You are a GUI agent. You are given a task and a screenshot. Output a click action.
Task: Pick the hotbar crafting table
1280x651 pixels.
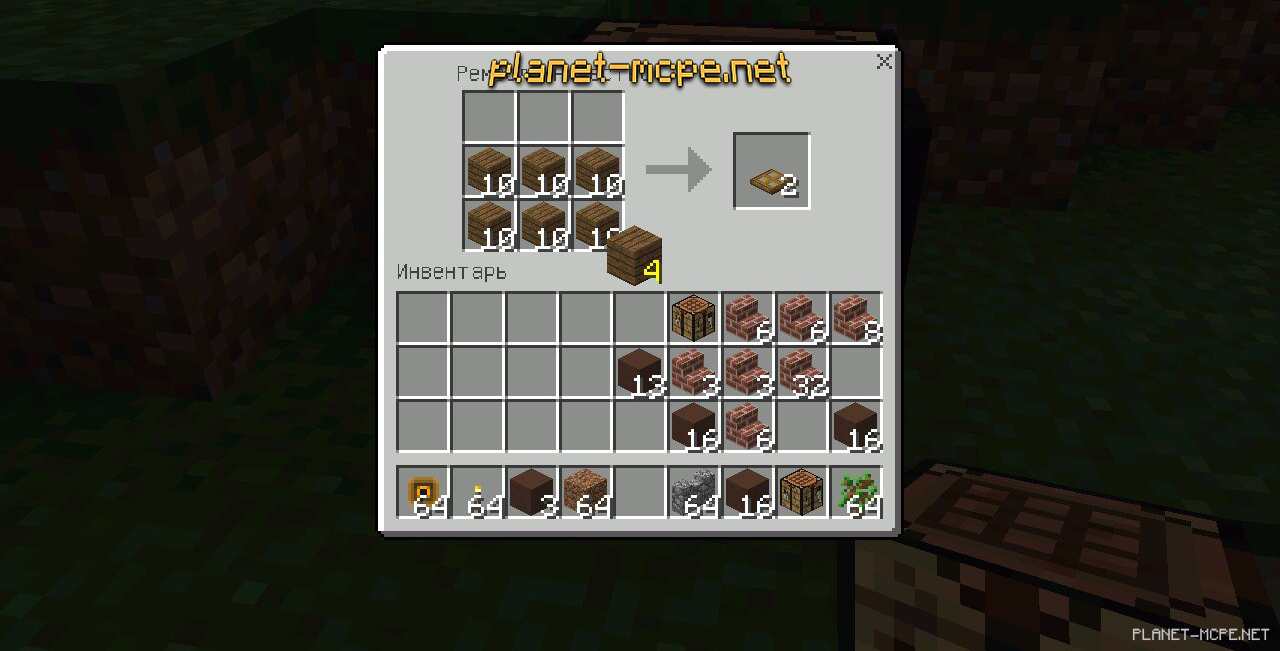[801, 492]
